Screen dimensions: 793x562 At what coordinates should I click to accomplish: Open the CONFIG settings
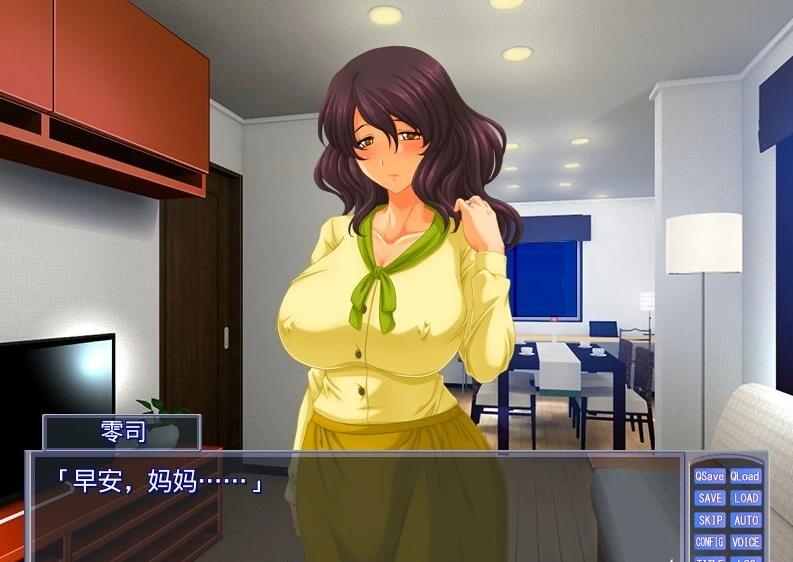[710, 542]
